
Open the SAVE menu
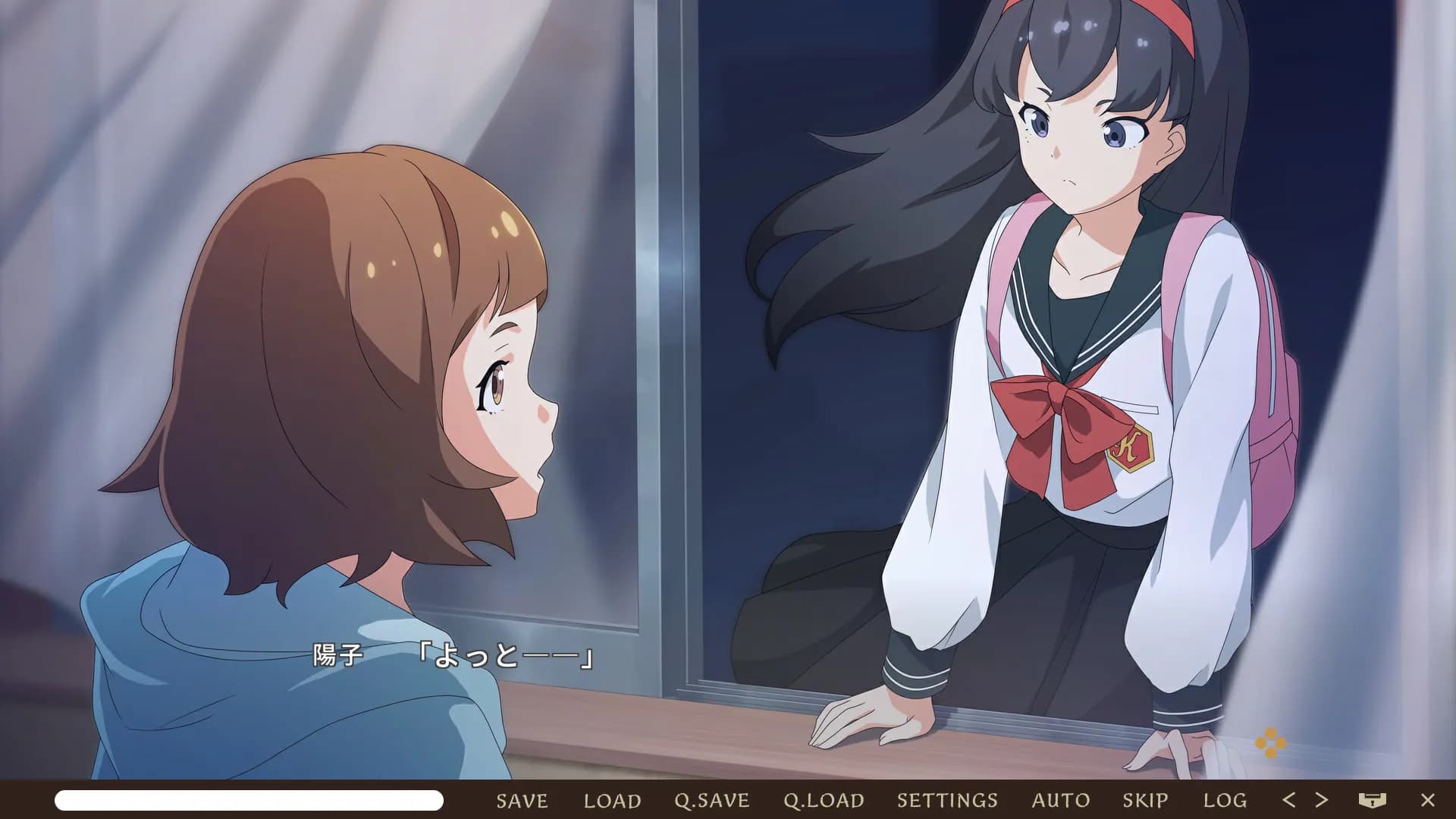coord(522,800)
